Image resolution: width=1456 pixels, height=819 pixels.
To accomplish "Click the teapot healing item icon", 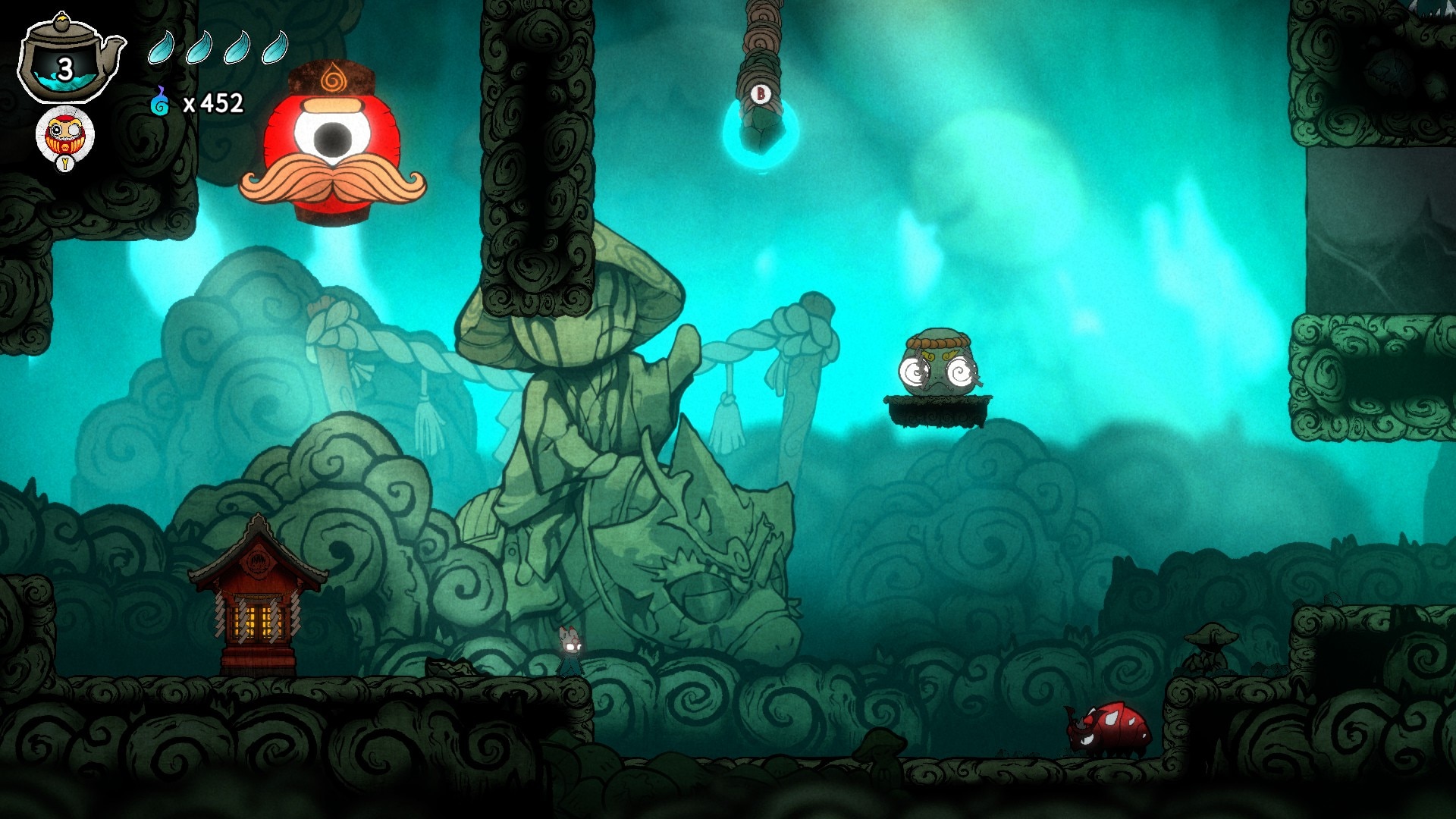I will (x=68, y=59).
